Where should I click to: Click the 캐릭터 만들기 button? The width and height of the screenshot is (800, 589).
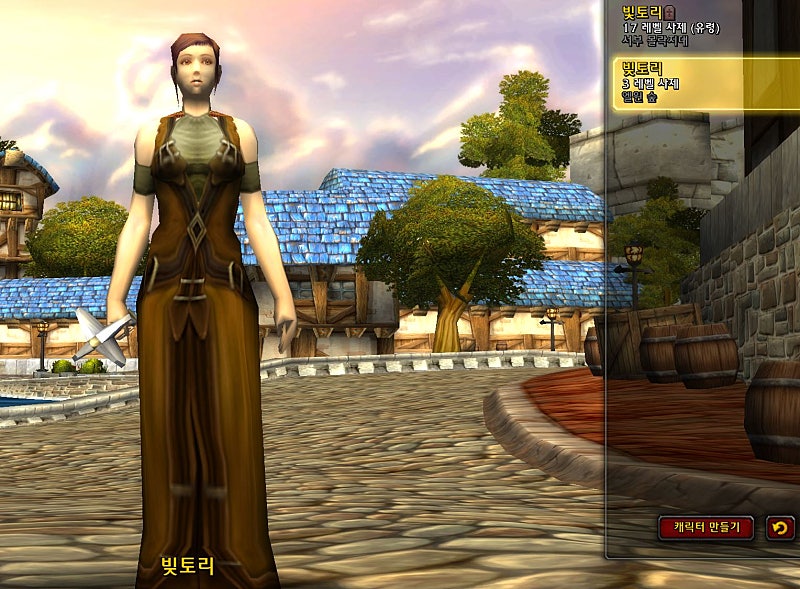706,526
